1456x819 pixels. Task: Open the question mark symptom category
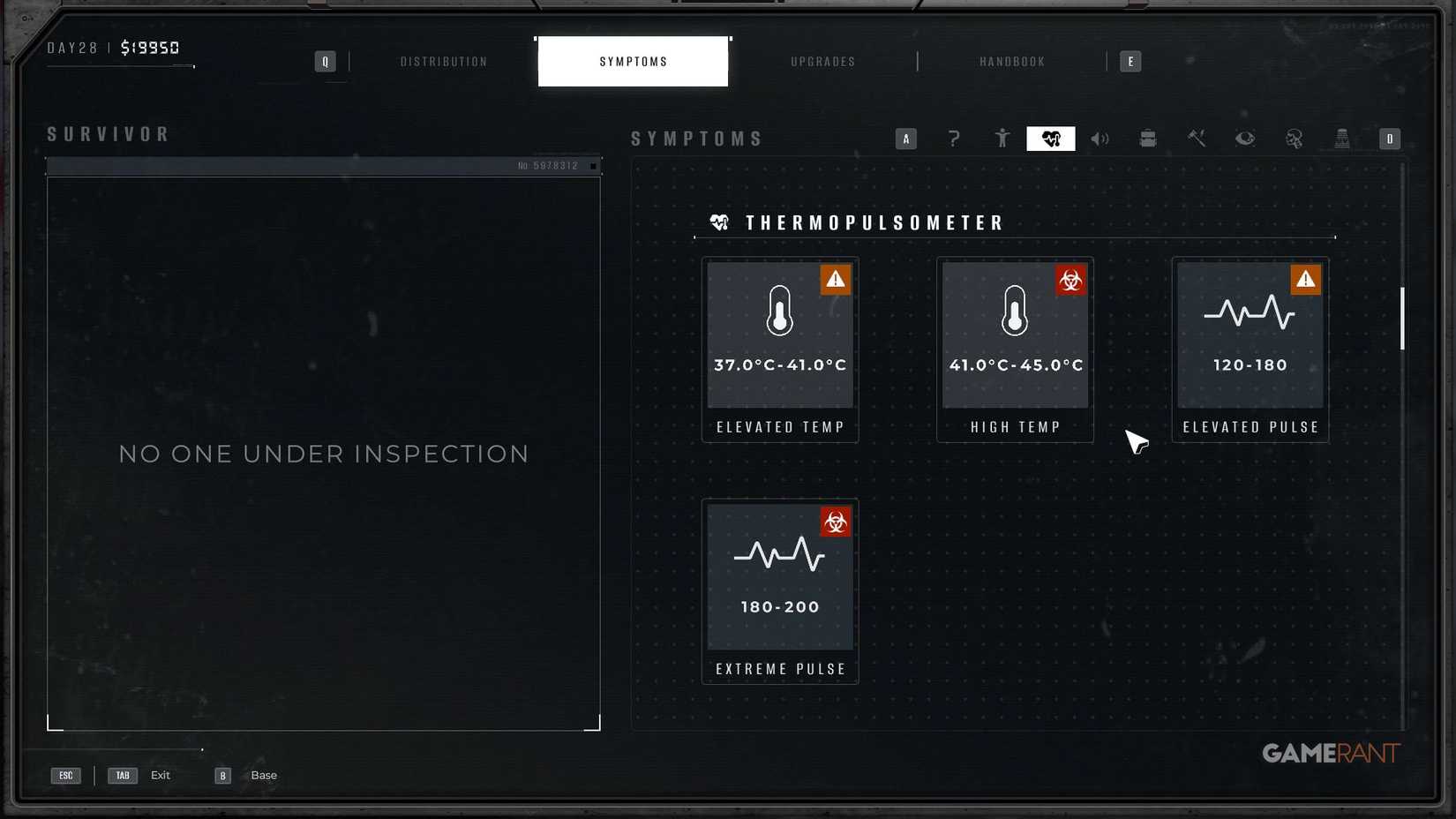point(954,139)
